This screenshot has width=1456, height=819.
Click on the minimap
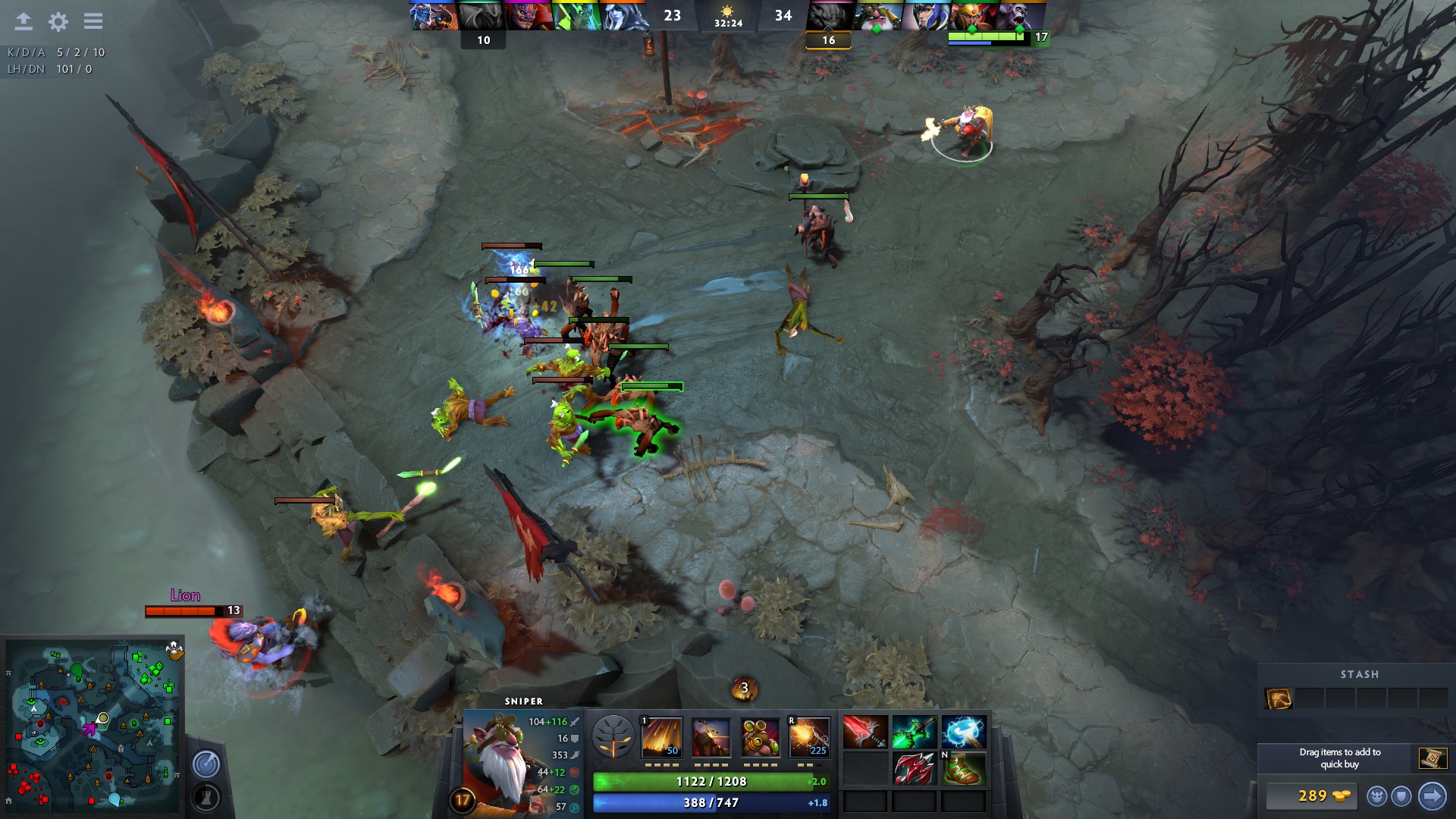[x=93, y=726]
